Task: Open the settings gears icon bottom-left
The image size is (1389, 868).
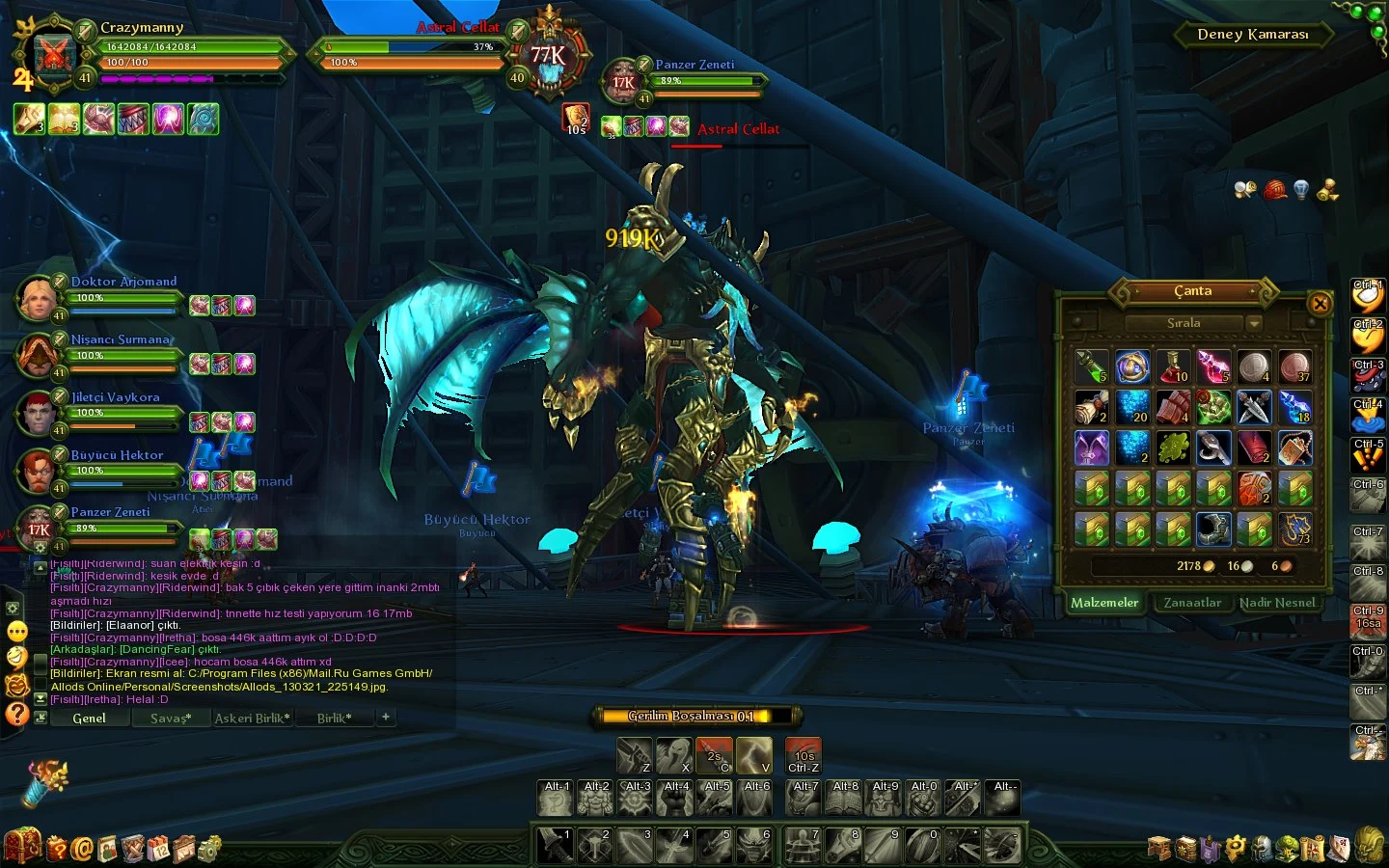Action: 205,850
